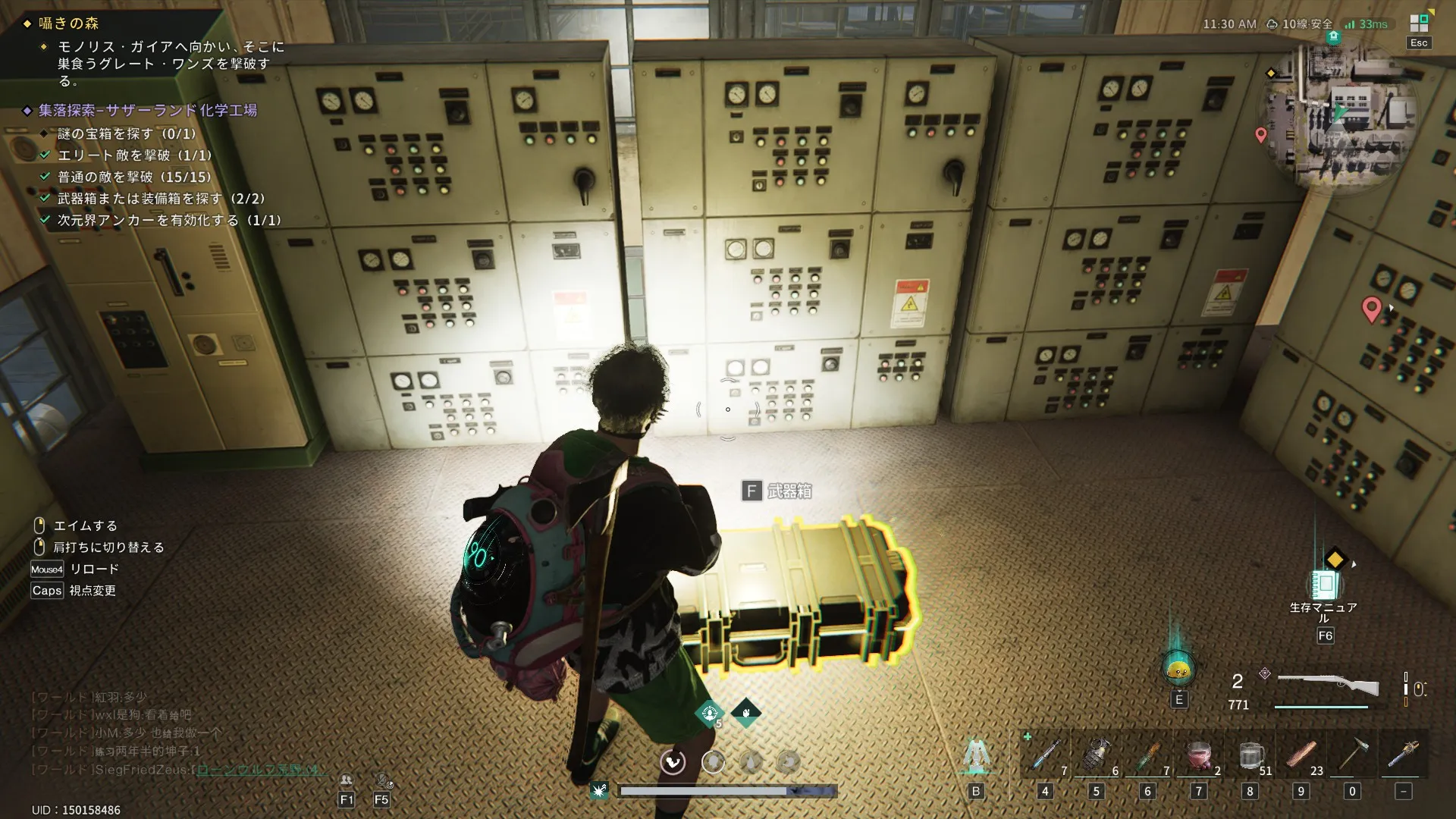The image size is (1456, 819).
Task: Select the frag grenade hotbar slot
Action: pyautogui.click(x=1097, y=755)
